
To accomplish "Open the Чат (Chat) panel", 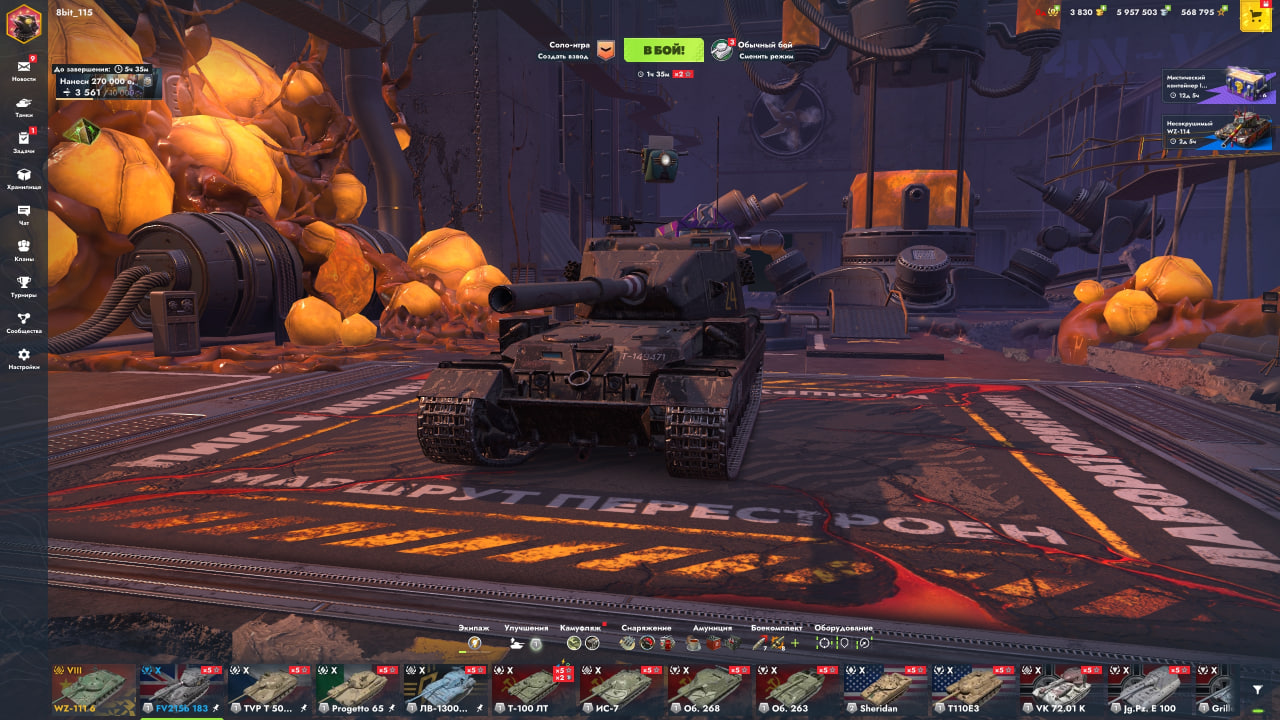I will pyautogui.click(x=24, y=214).
